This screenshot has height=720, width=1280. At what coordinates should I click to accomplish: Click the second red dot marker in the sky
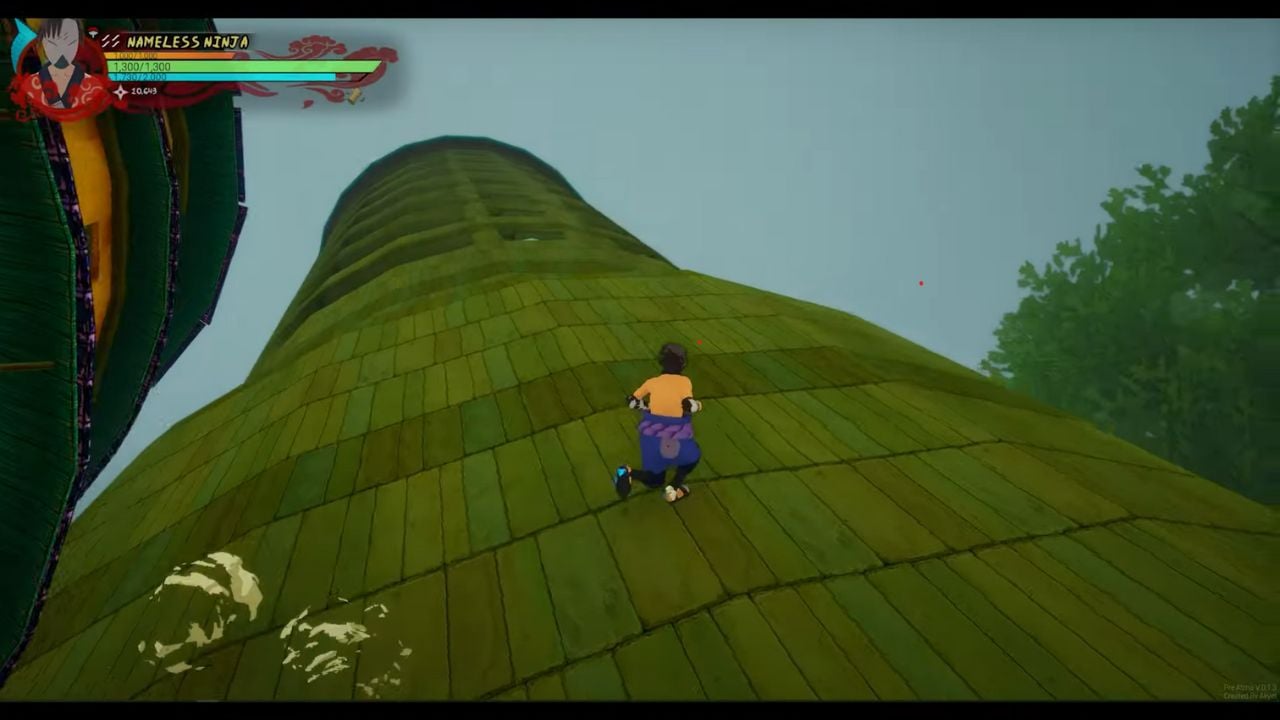point(921,283)
